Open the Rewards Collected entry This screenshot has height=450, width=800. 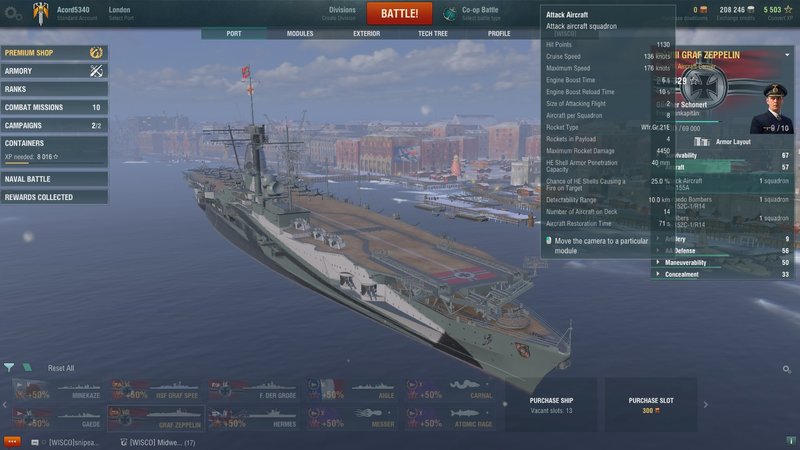(54, 197)
